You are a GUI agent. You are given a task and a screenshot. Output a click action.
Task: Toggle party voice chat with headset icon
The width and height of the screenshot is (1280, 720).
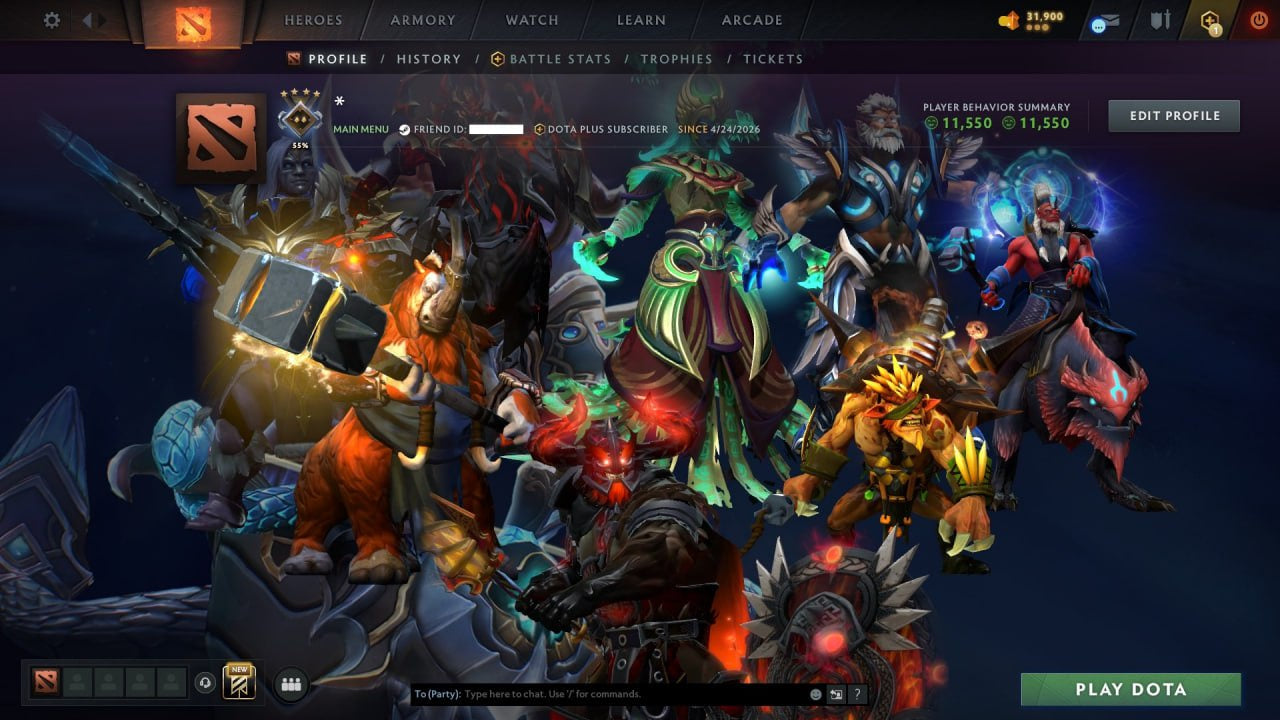[205, 682]
